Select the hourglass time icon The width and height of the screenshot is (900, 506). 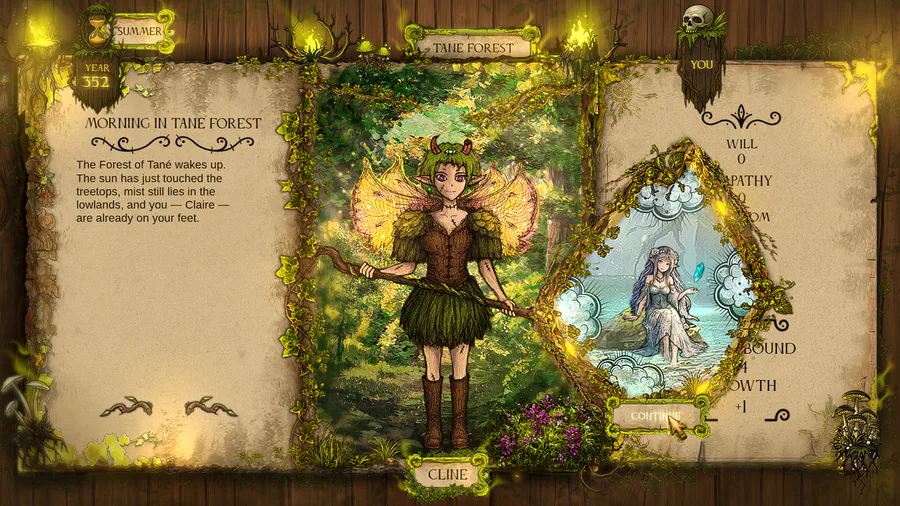[x=98, y=26]
